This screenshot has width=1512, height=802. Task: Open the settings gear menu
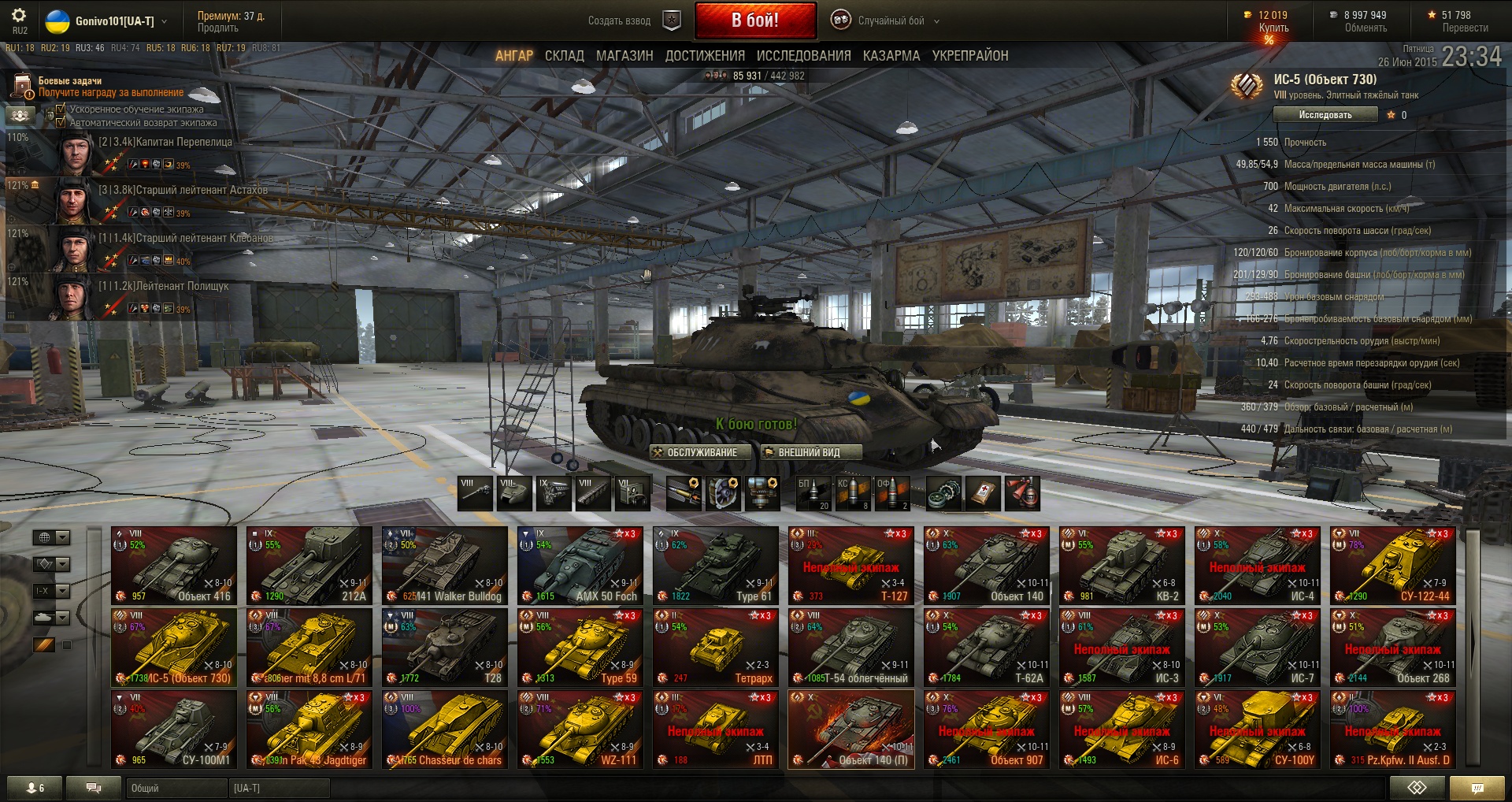tap(19, 16)
